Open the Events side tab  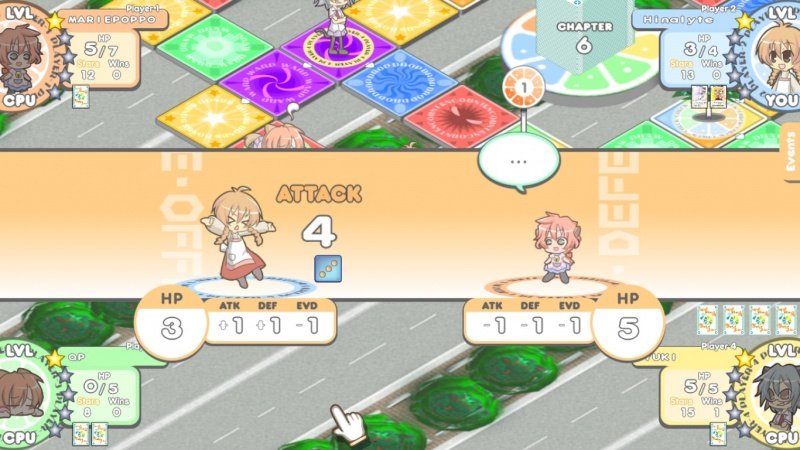pyautogui.click(x=790, y=152)
